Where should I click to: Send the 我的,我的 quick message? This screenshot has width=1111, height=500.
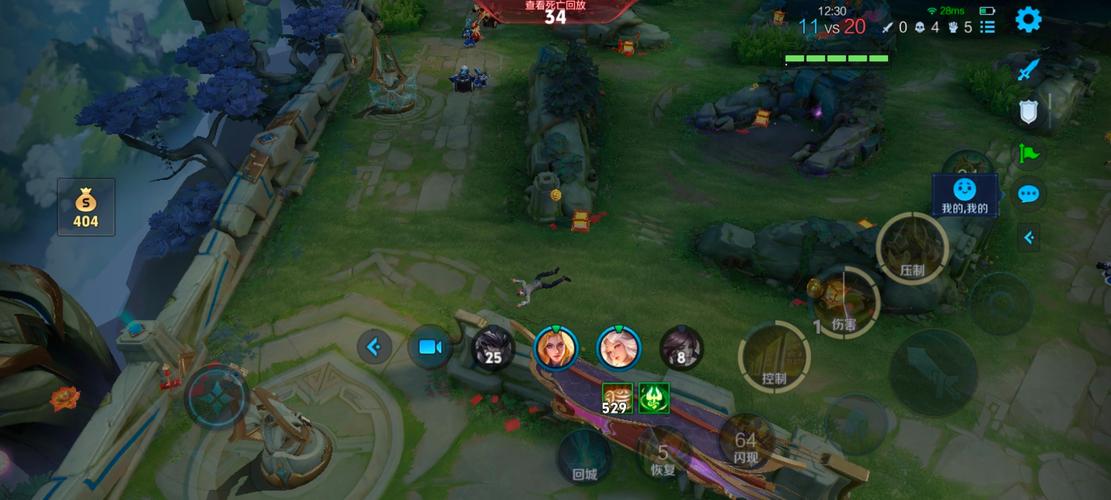(965, 194)
